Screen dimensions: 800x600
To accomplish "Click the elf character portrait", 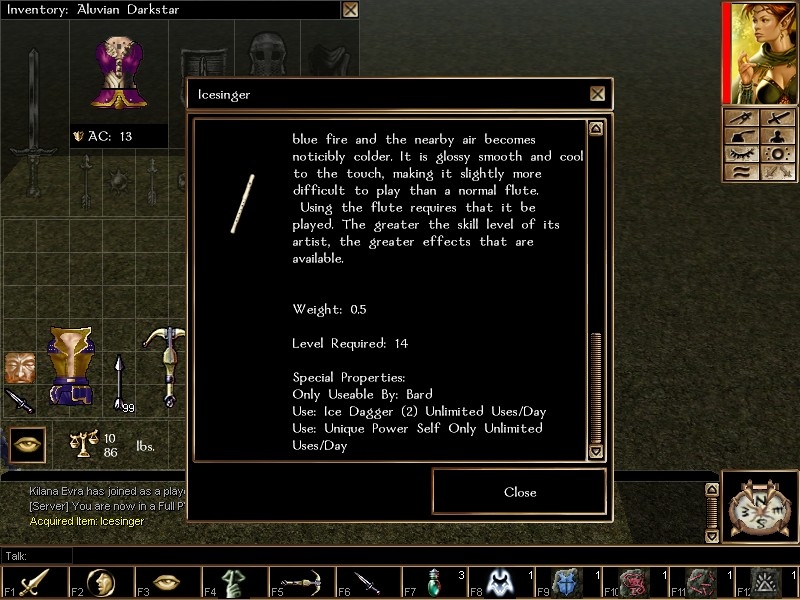I will (x=760, y=53).
